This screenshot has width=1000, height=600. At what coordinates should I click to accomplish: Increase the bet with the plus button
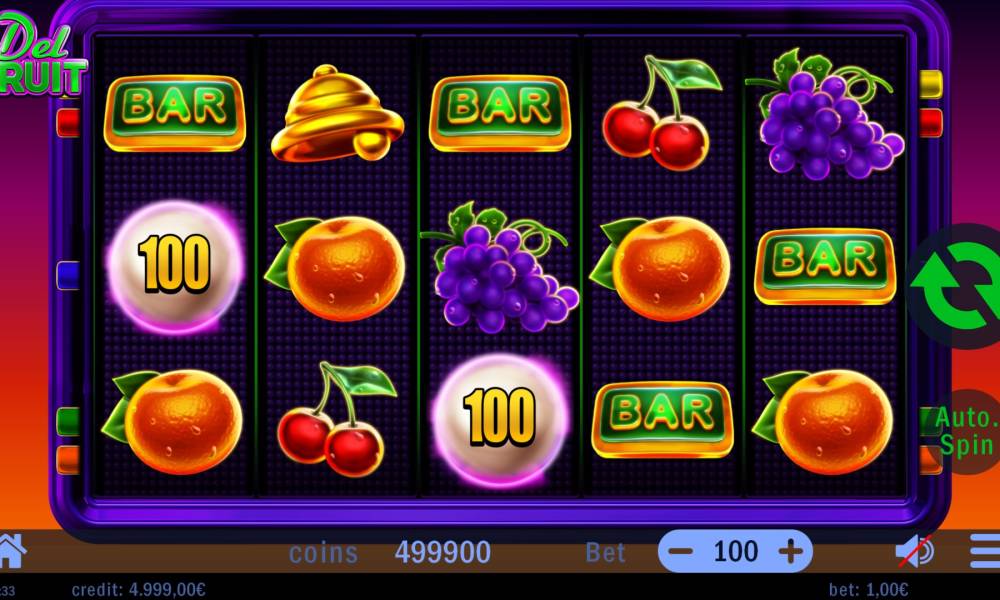pos(790,551)
